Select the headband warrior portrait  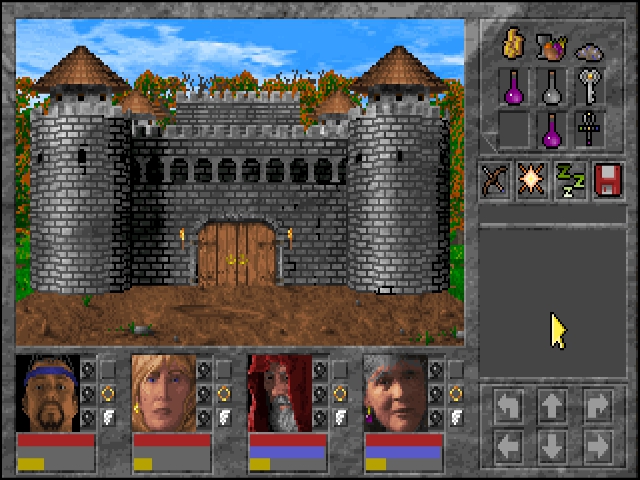tap(47, 392)
